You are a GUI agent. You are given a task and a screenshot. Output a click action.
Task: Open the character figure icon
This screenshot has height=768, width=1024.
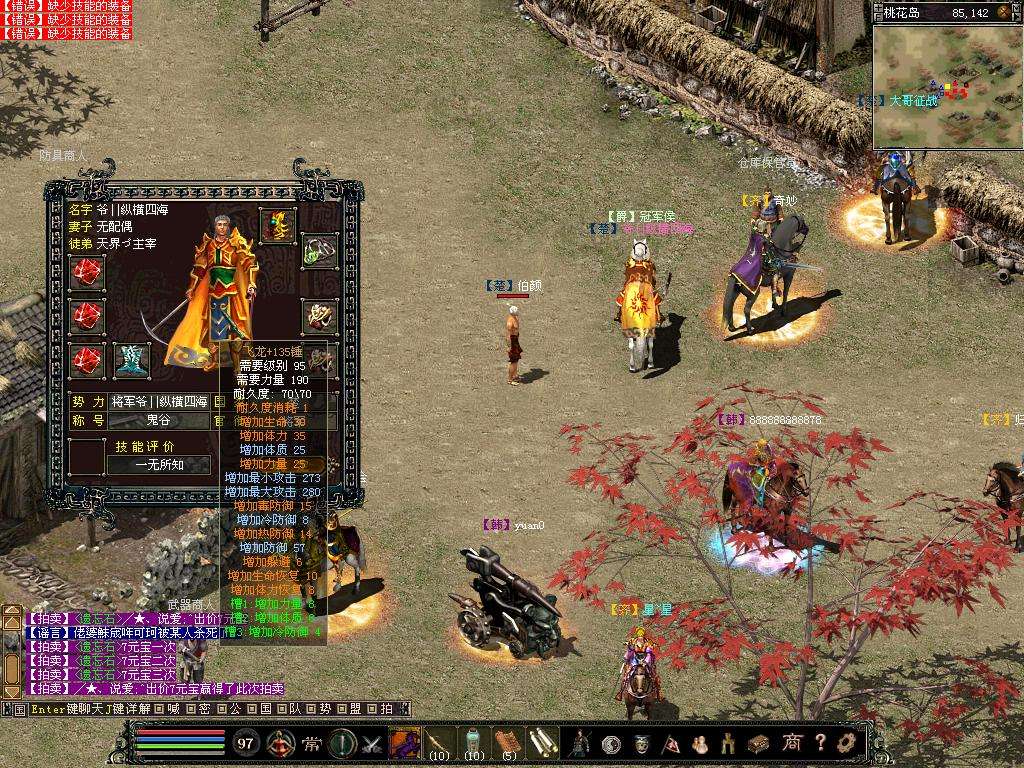[x=579, y=743]
